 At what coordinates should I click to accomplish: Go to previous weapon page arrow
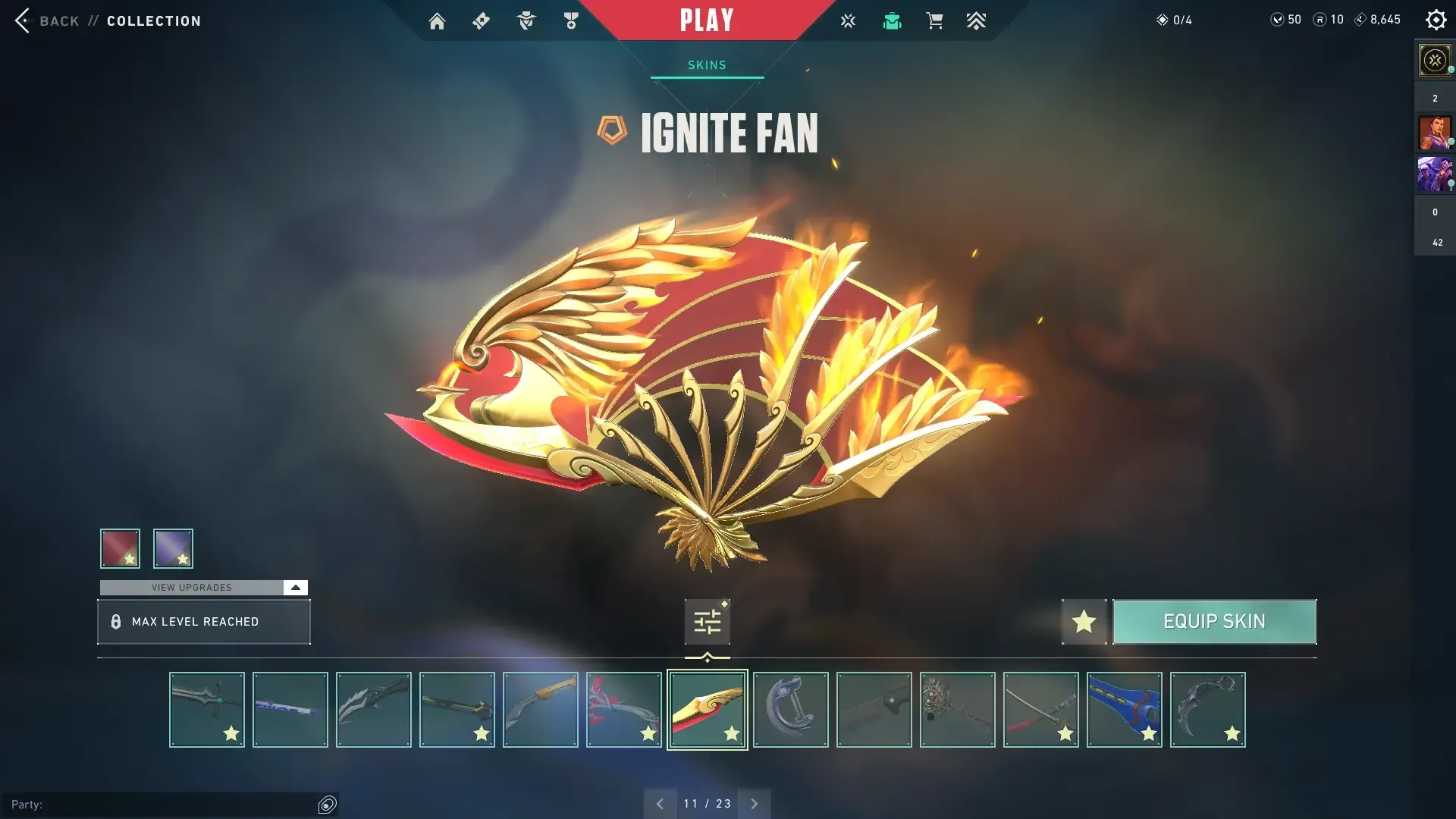pyautogui.click(x=660, y=802)
